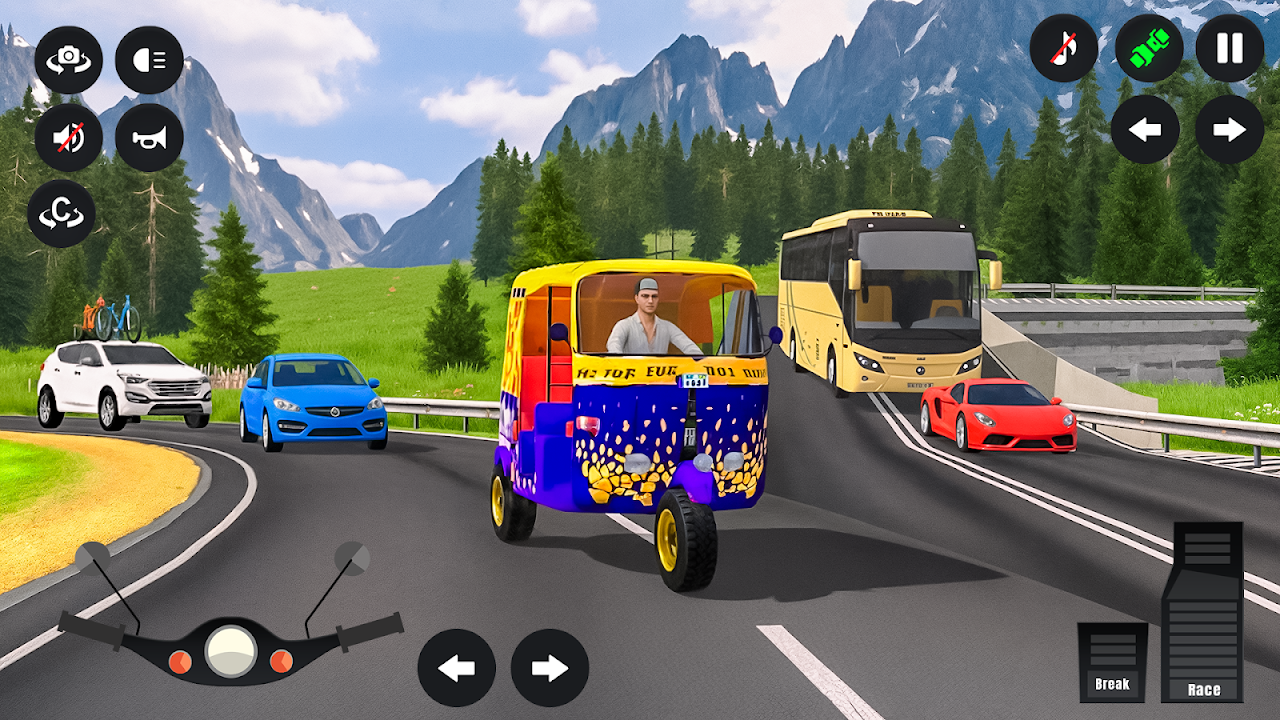Tap the circular C control-switch icon
The image size is (1280, 720).
61,214
